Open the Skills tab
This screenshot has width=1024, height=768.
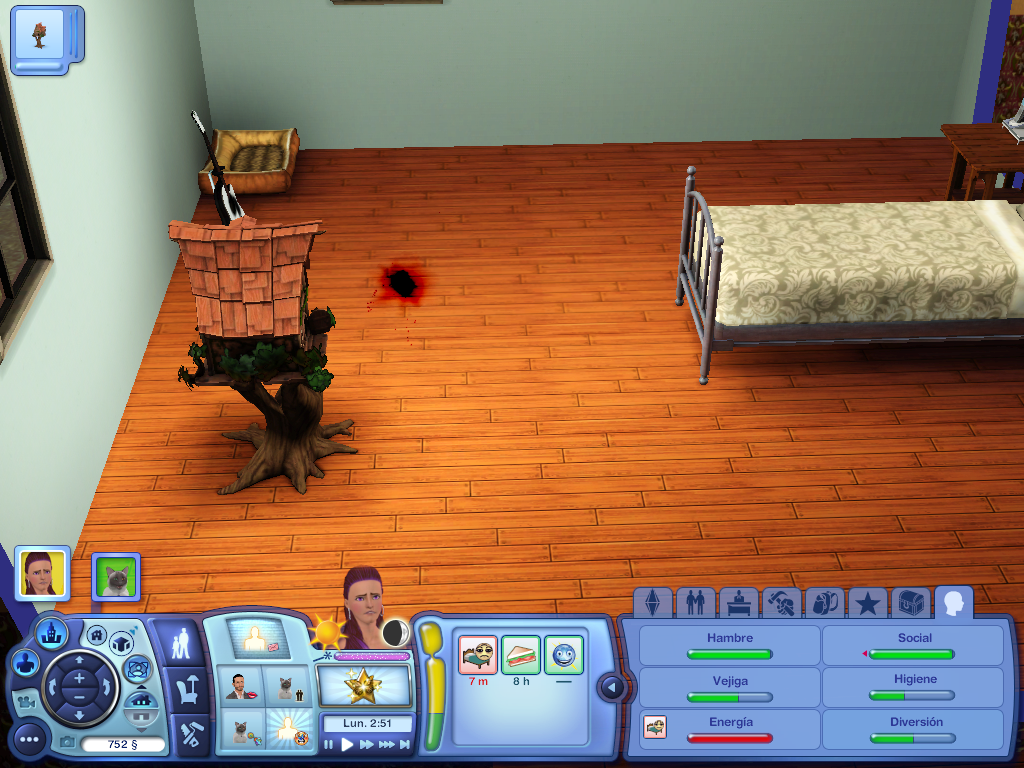(781, 602)
